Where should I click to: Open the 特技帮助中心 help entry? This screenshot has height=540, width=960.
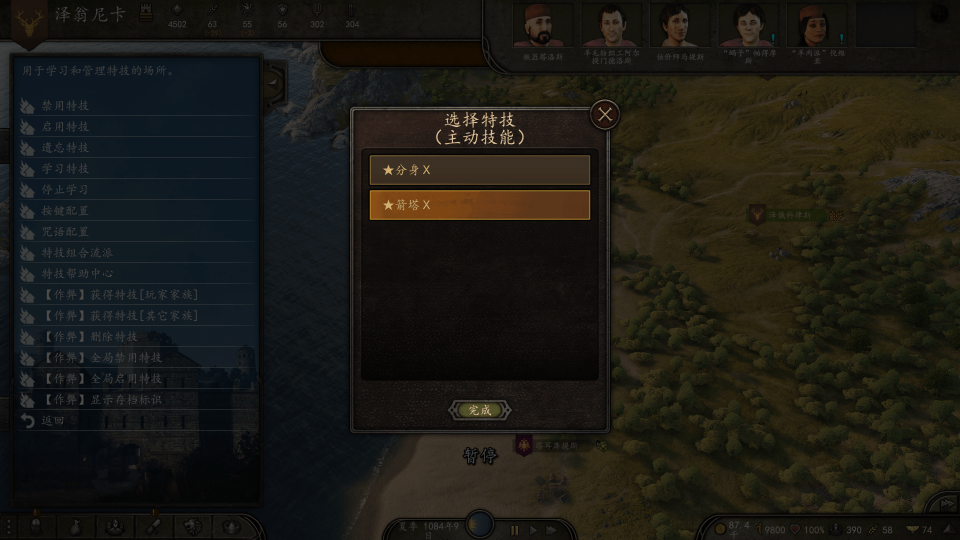click(78, 273)
